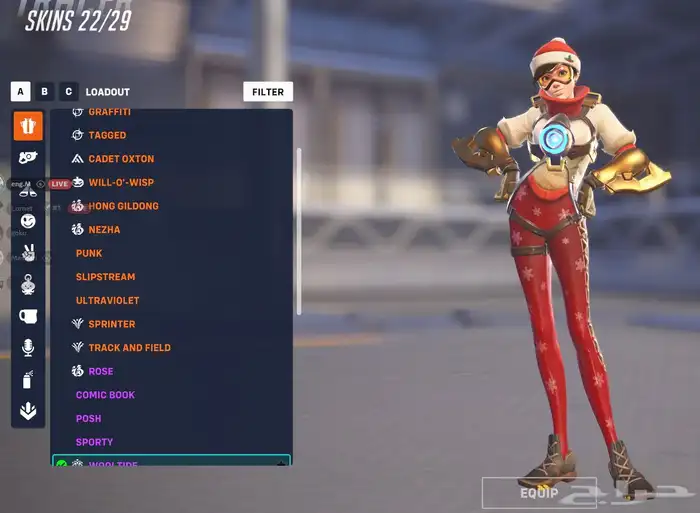Image resolution: width=700 pixels, height=513 pixels.
Task: Select the Cadet Oxton skin
Action: point(121,159)
